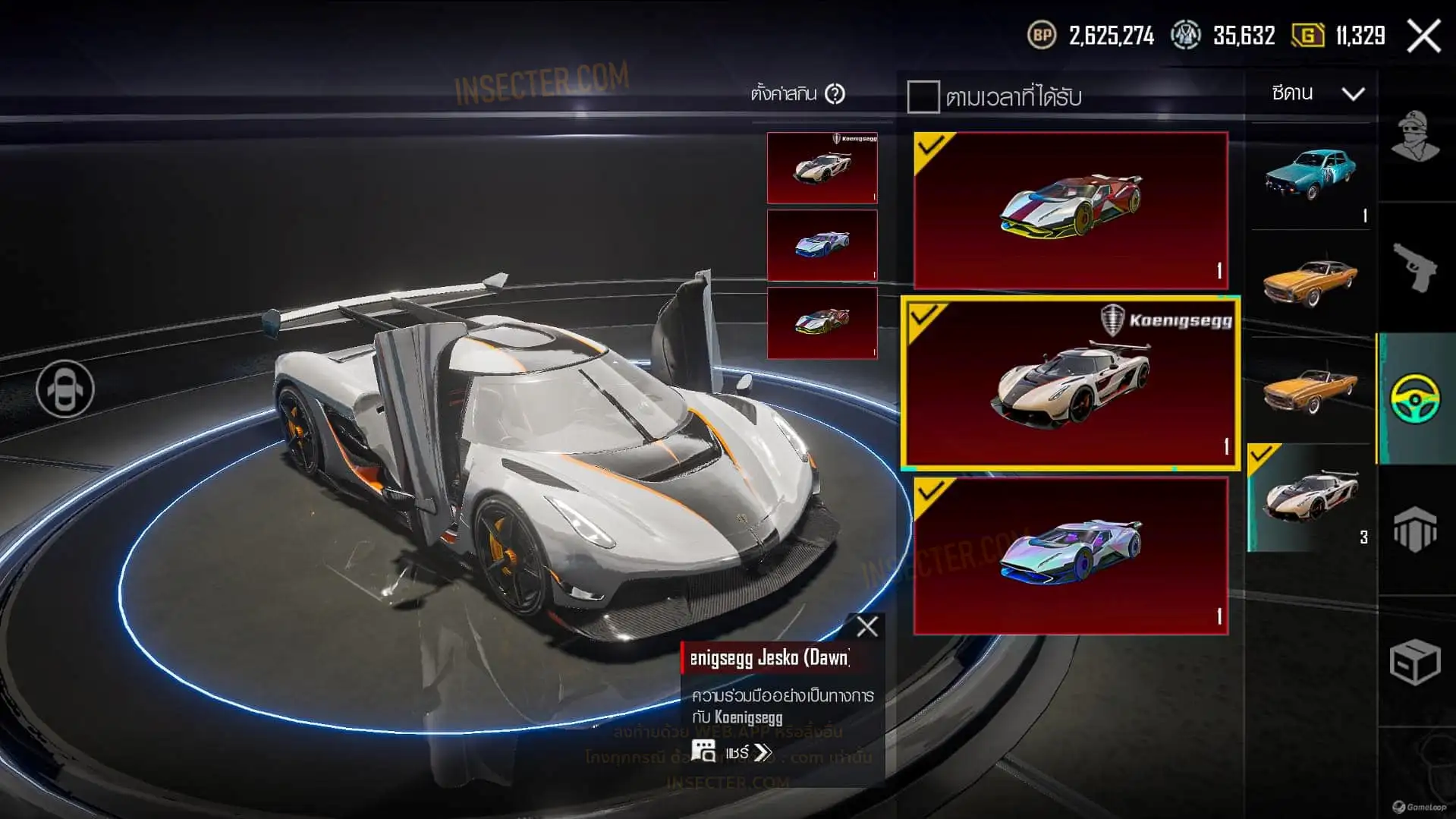Close the inventory screen with the X
The height and width of the screenshot is (819, 1456).
pos(1423,36)
